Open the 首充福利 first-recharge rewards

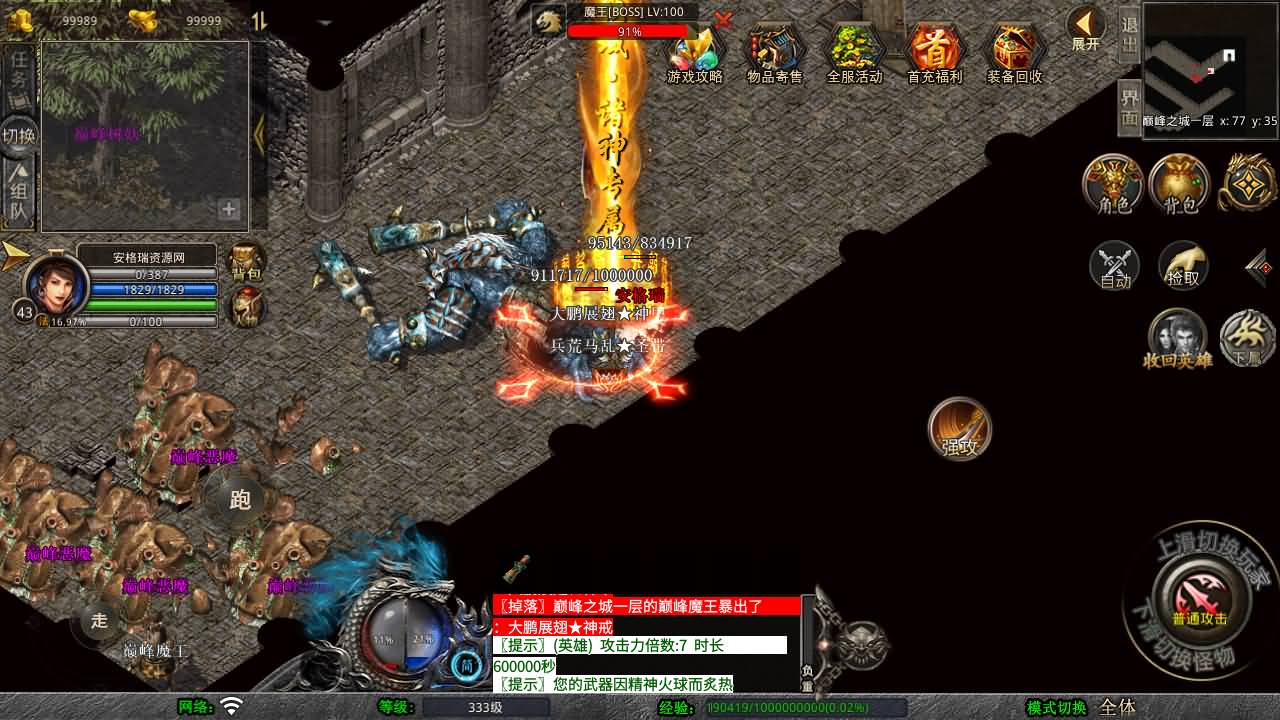[x=935, y=53]
